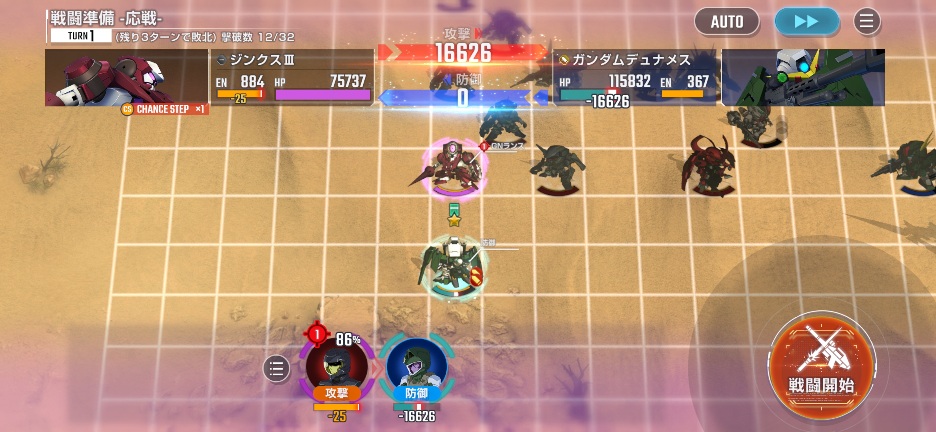Image resolution: width=936 pixels, height=432 pixels.
Task: Choose the 防御 defense pilot action
Action: pyautogui.click(x=415, y=368)
